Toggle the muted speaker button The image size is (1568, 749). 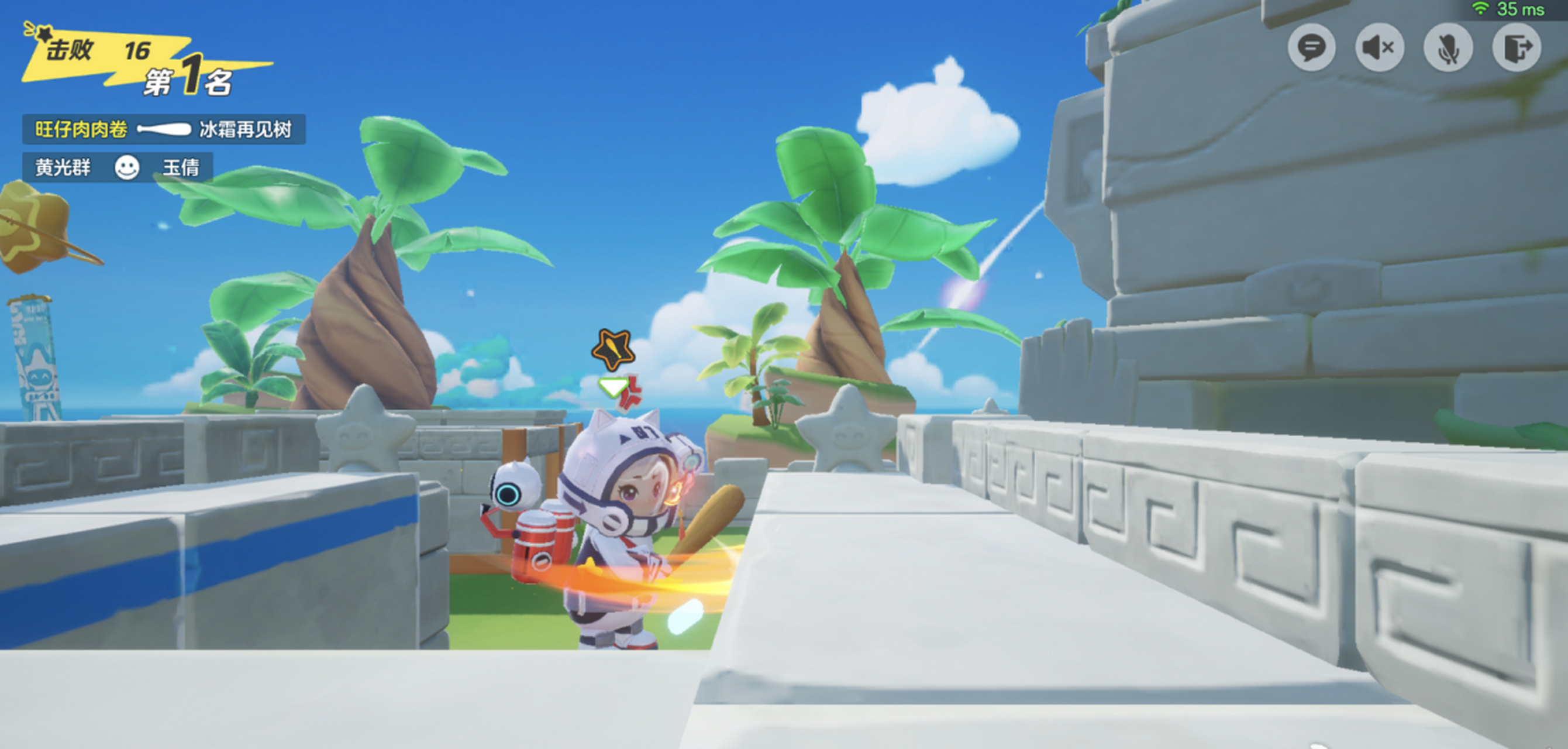click(1379, 47)
